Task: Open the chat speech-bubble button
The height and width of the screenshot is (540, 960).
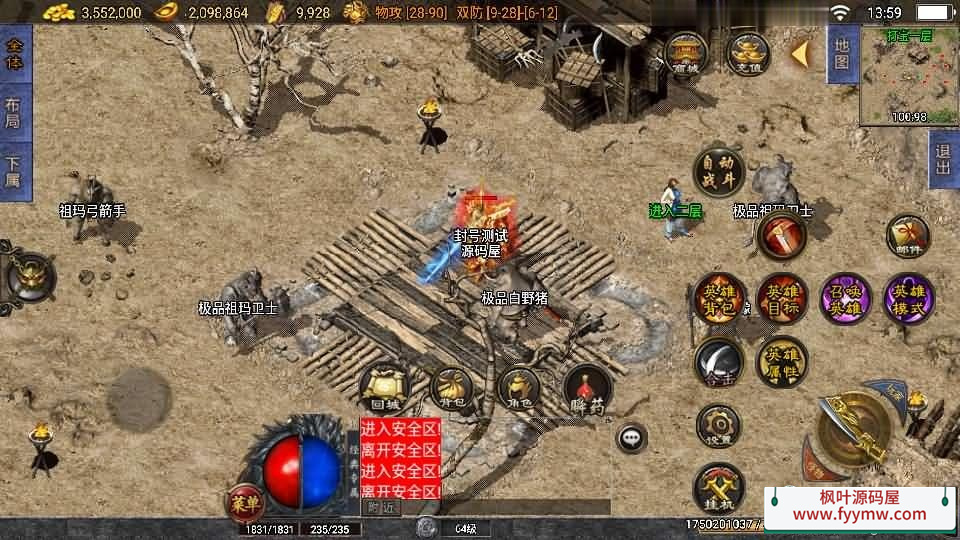Action: (x=631, y=437)
